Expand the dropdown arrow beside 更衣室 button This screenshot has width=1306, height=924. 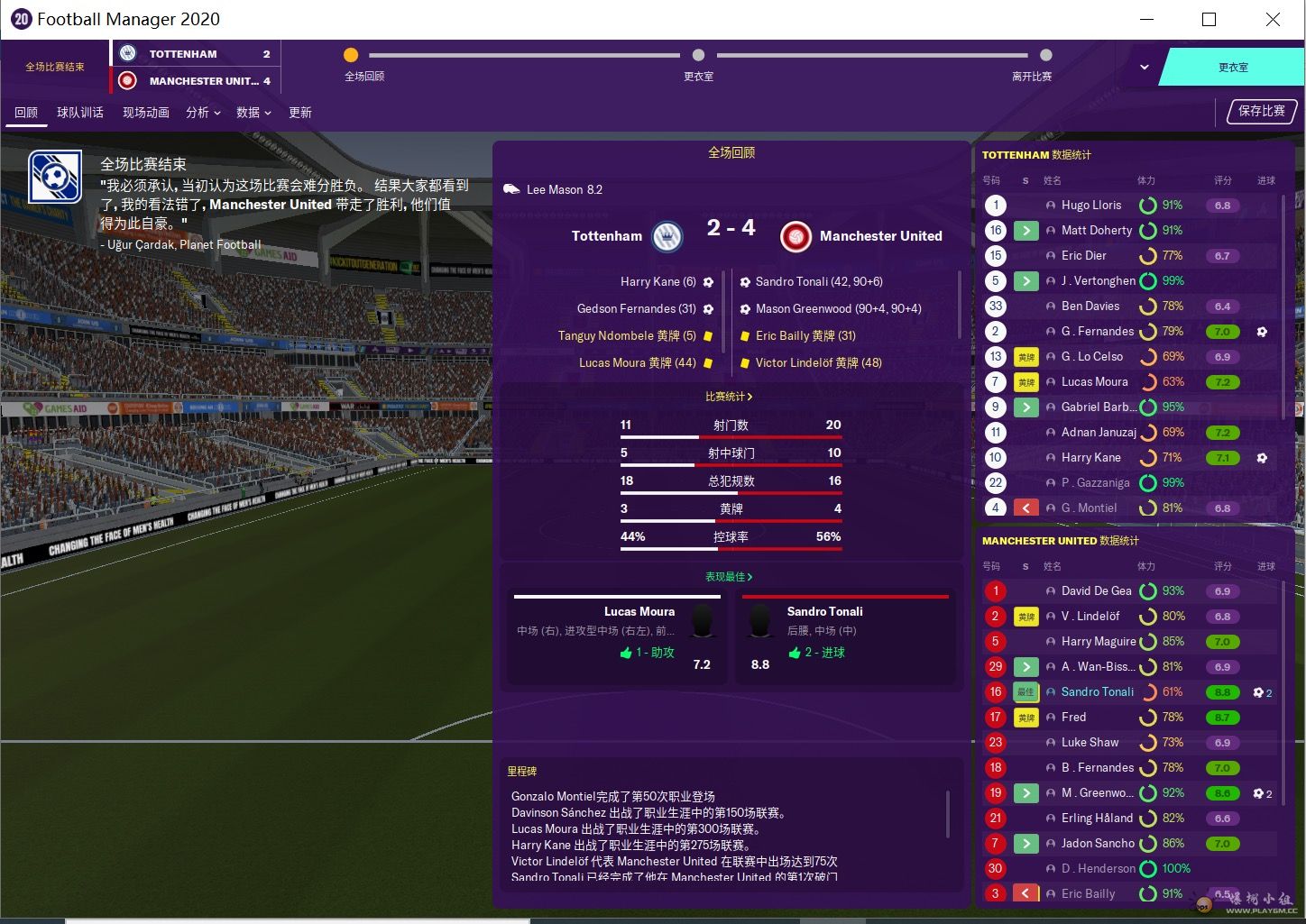point(1144,68)
